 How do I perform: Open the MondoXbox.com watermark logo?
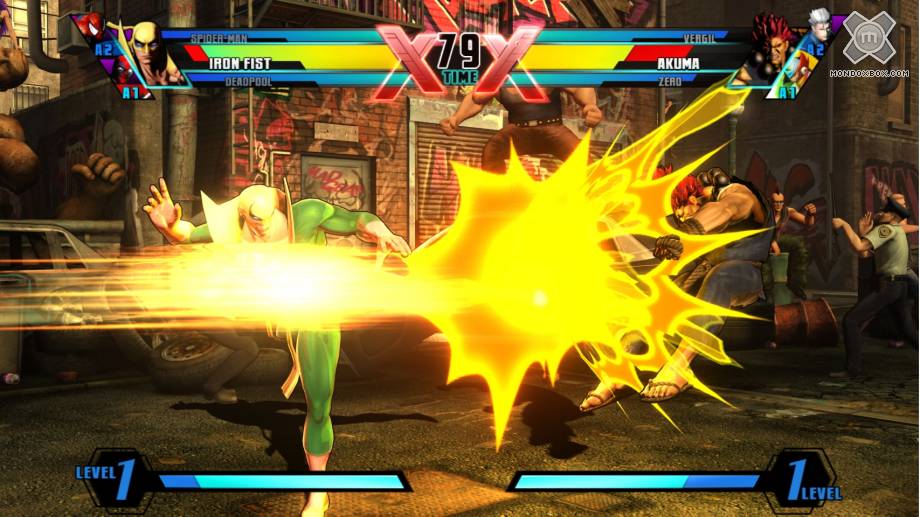point(868,42)
